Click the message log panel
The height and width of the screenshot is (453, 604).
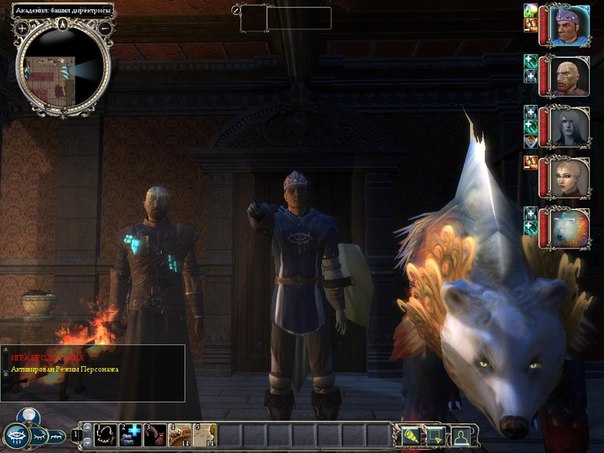(x=92, y=374)
